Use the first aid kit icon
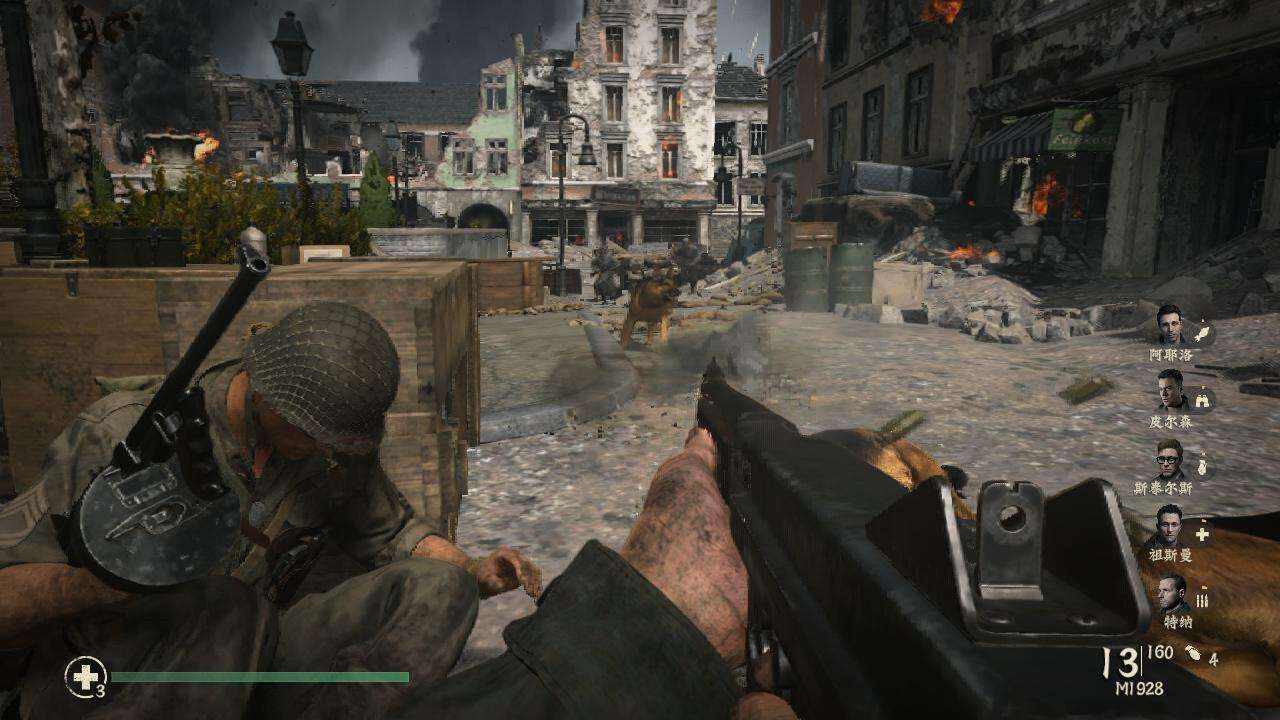The width and height of the screenshot is (1280, 720). coord(85,677)
